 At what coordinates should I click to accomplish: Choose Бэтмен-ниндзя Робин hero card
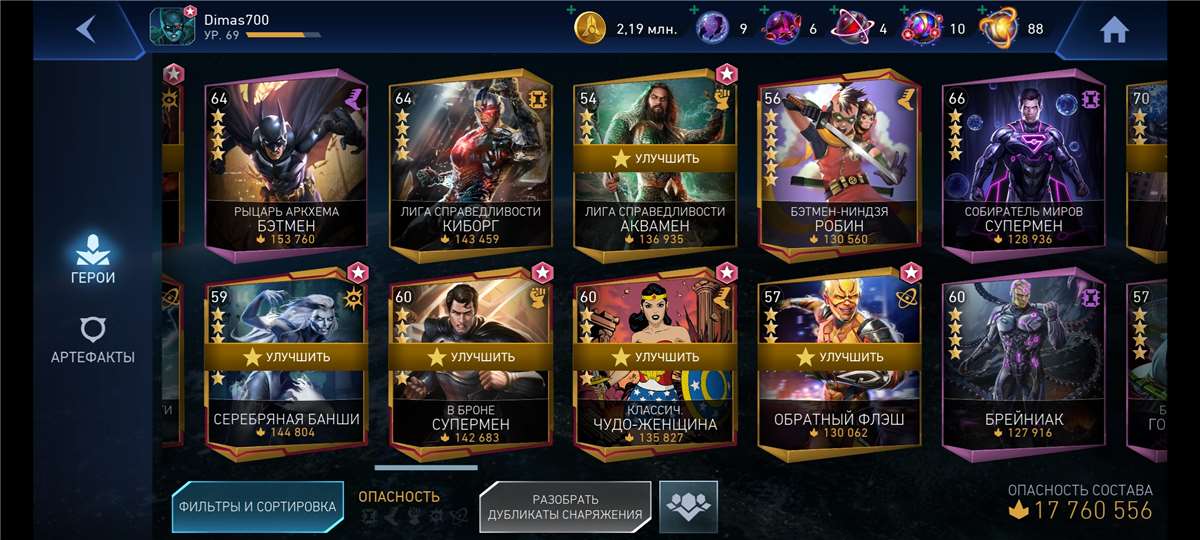[839, 165]
